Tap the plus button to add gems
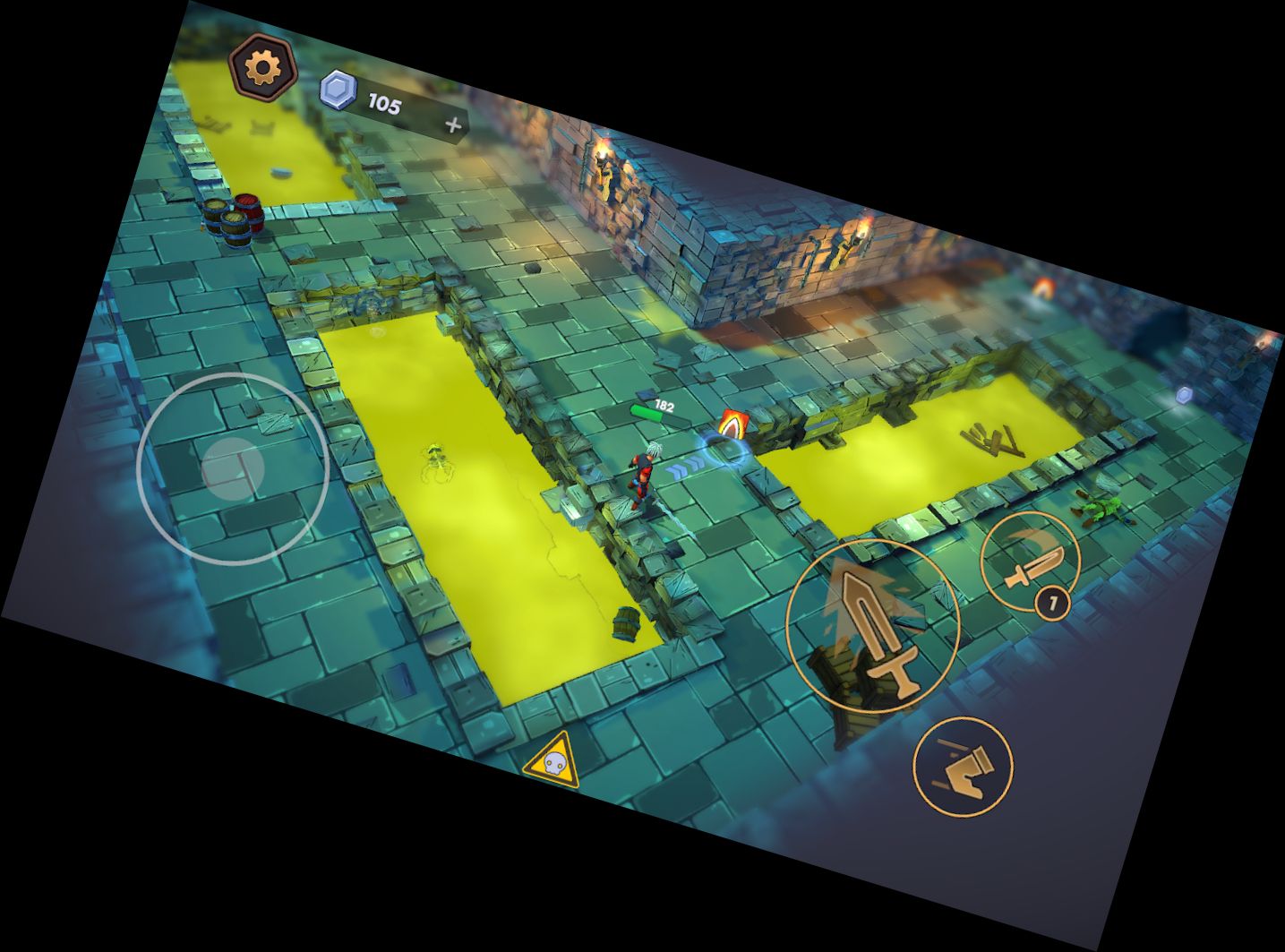 pyautogui.click(x=454, y=125)
